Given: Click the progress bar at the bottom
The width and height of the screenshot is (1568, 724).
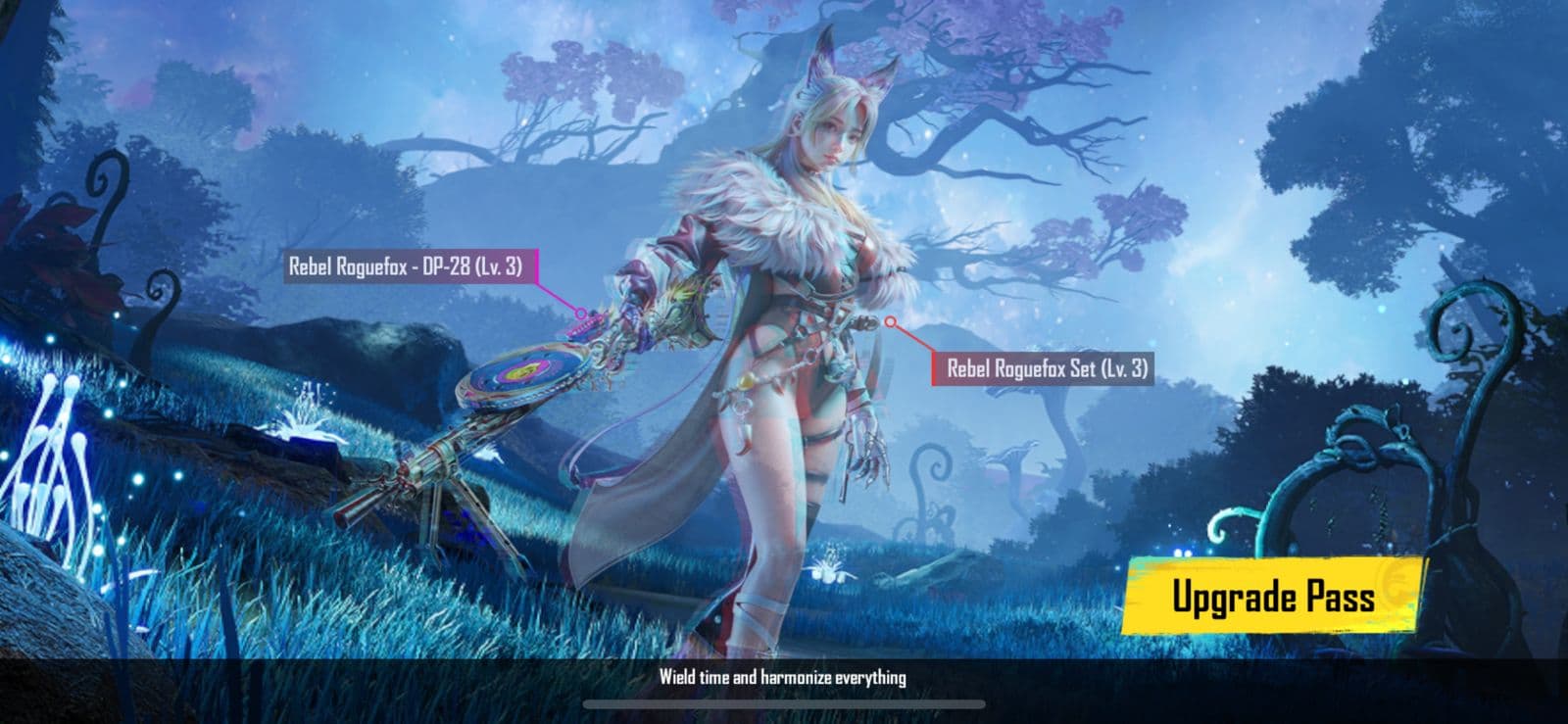Looking at the screenshot, I should [784, 701].
